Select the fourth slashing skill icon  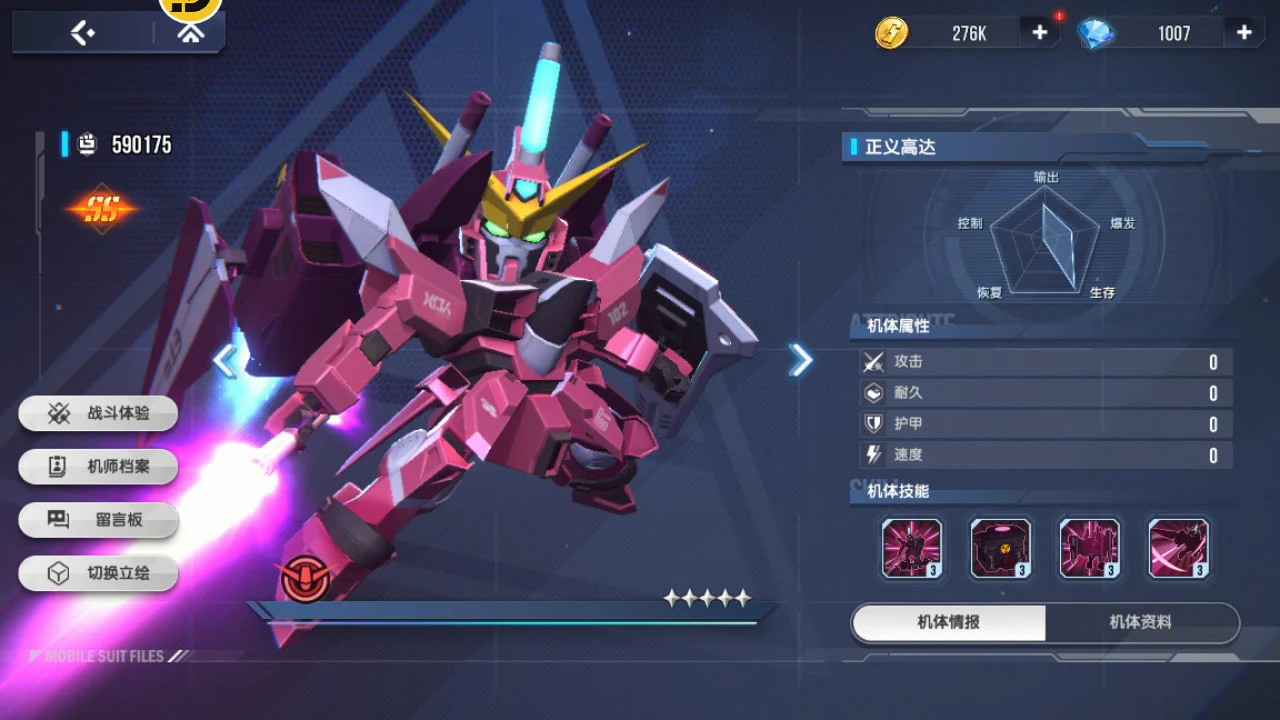tap(1179, 548)
